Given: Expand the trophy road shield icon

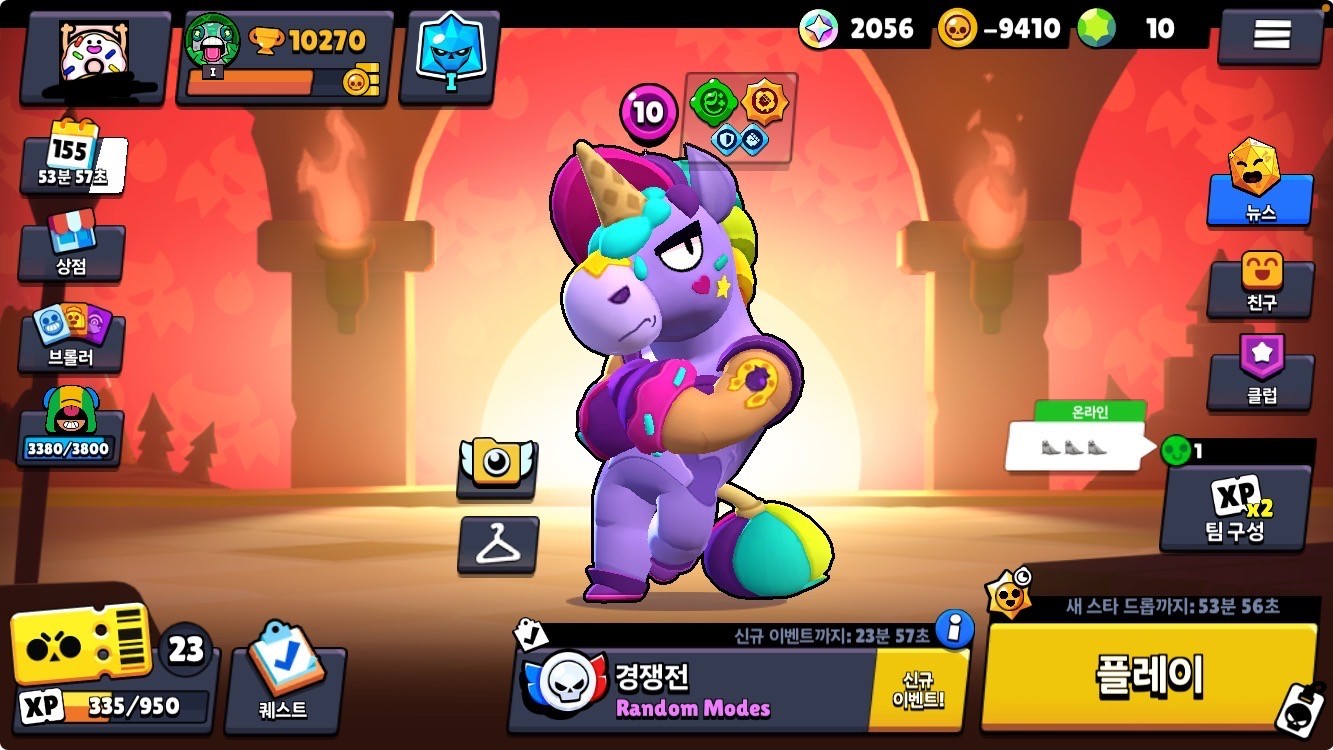Looking at the screenshot, I should (452, 48).
